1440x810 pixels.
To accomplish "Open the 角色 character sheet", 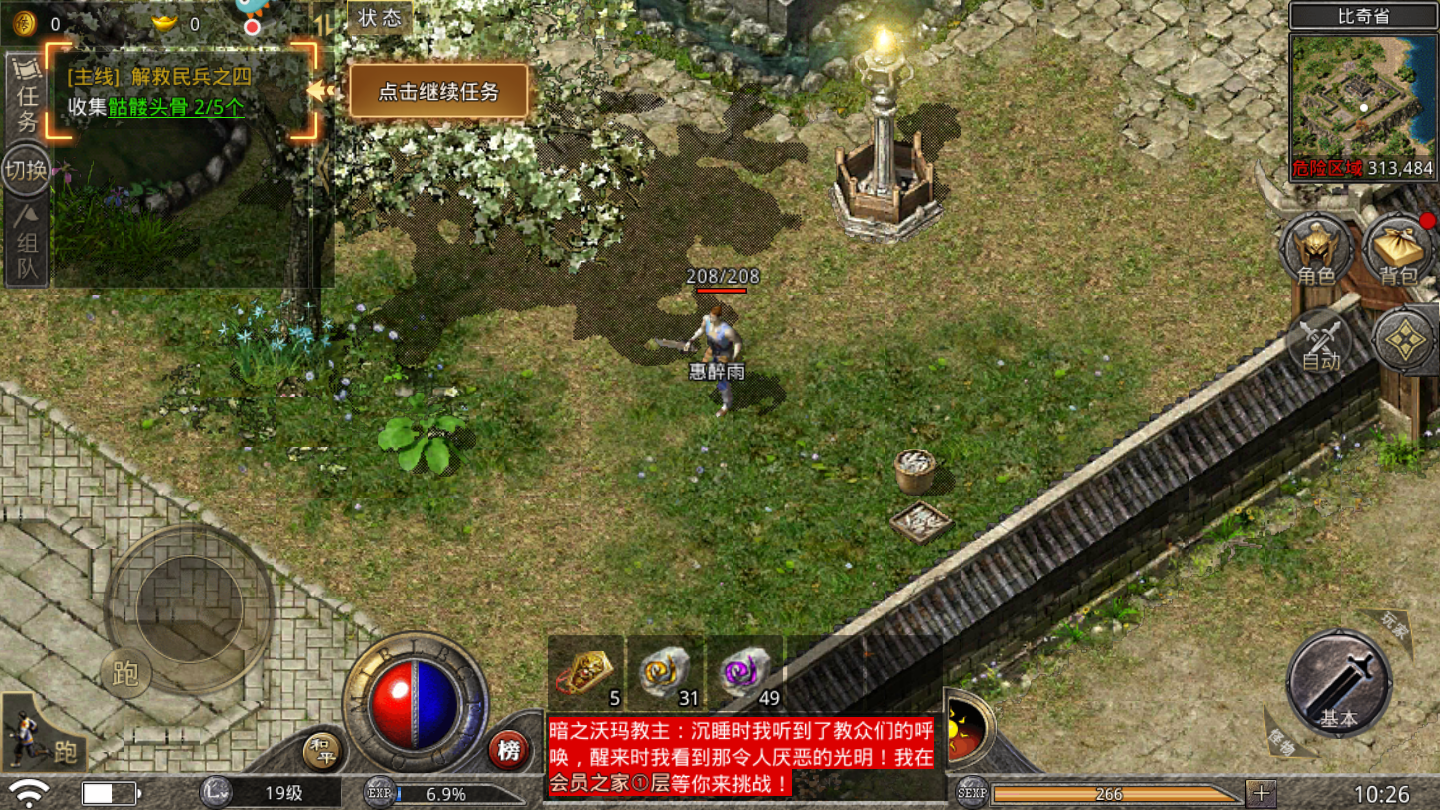I will tap(1315, 250).
